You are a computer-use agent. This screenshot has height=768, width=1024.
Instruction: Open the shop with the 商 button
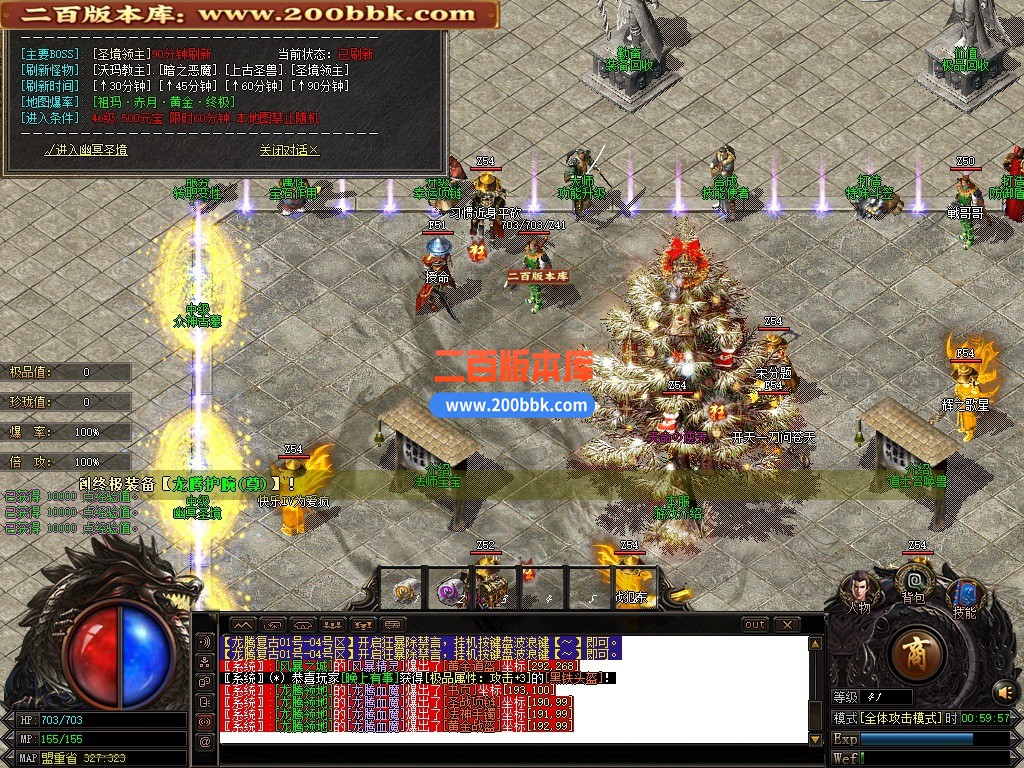[x=914, y=655]
